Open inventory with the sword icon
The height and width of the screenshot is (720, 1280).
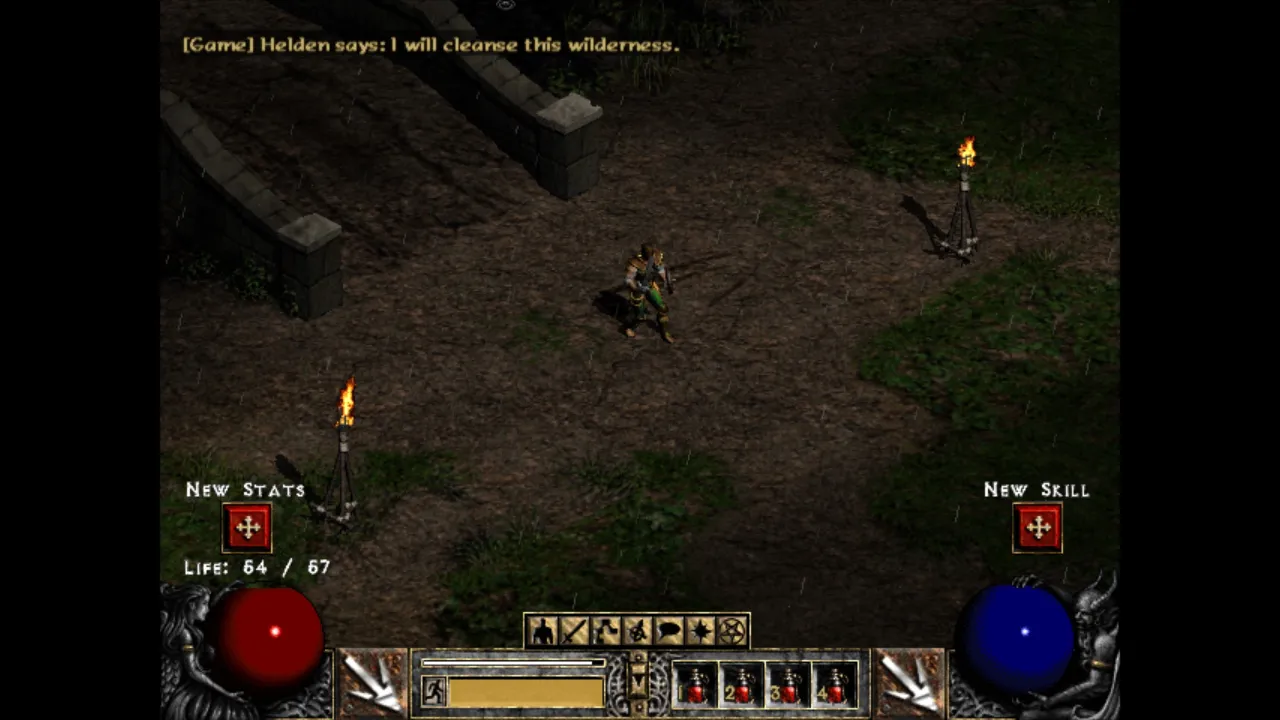point(574,631)
